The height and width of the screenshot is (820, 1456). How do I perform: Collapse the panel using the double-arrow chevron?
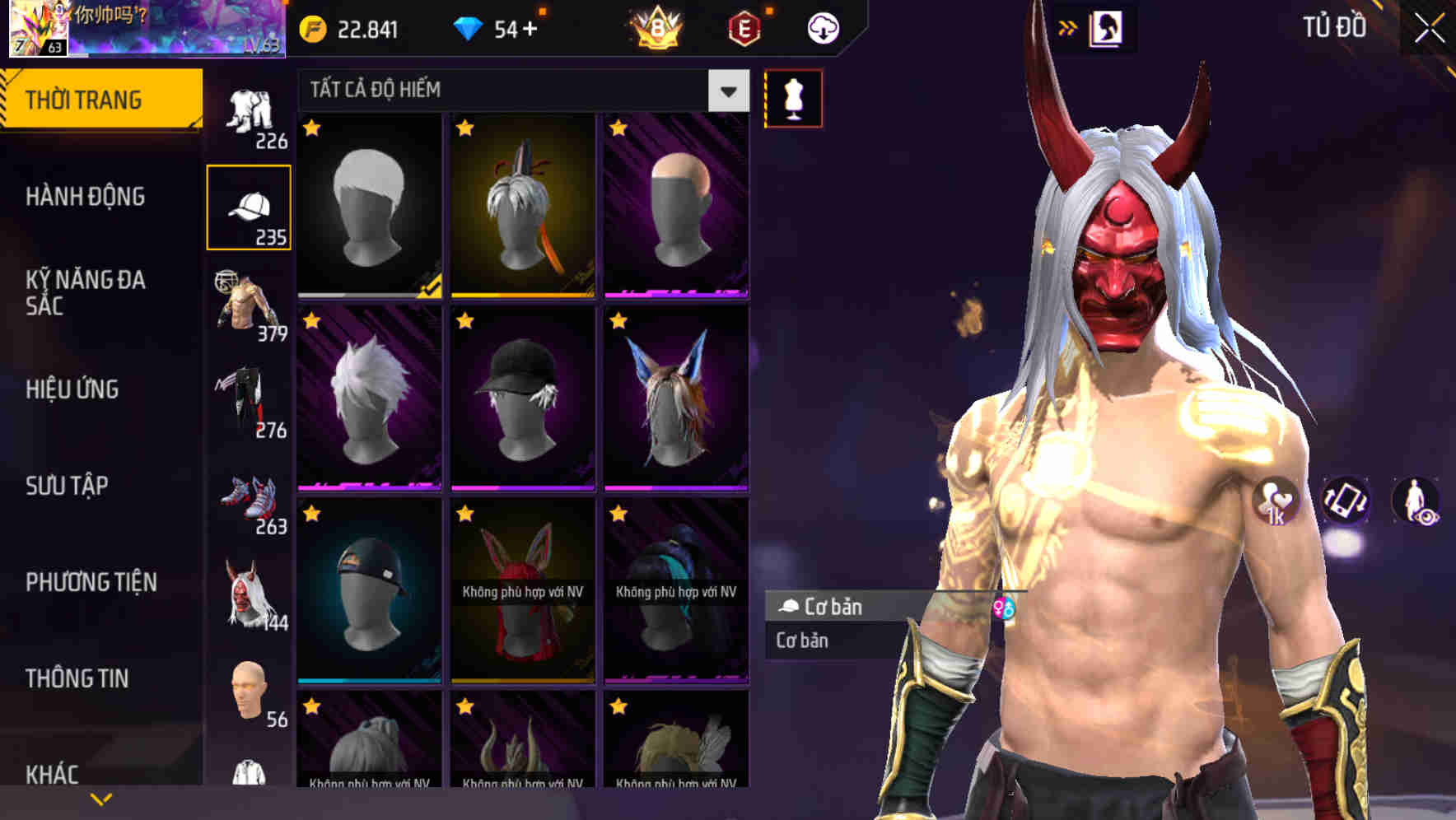[x=1066, y=27]
